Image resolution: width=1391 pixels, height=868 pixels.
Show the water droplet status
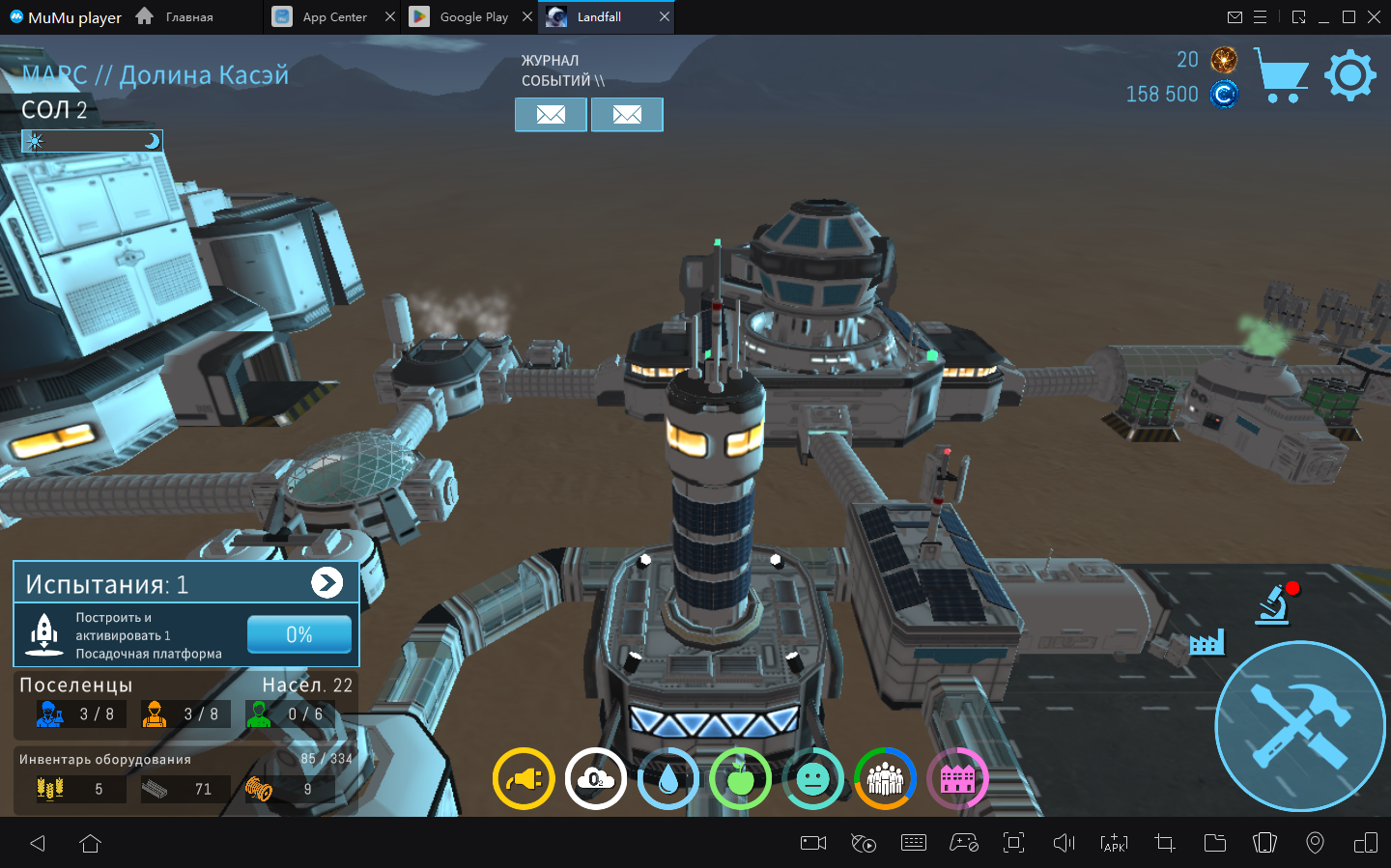[x=668, y=778]
